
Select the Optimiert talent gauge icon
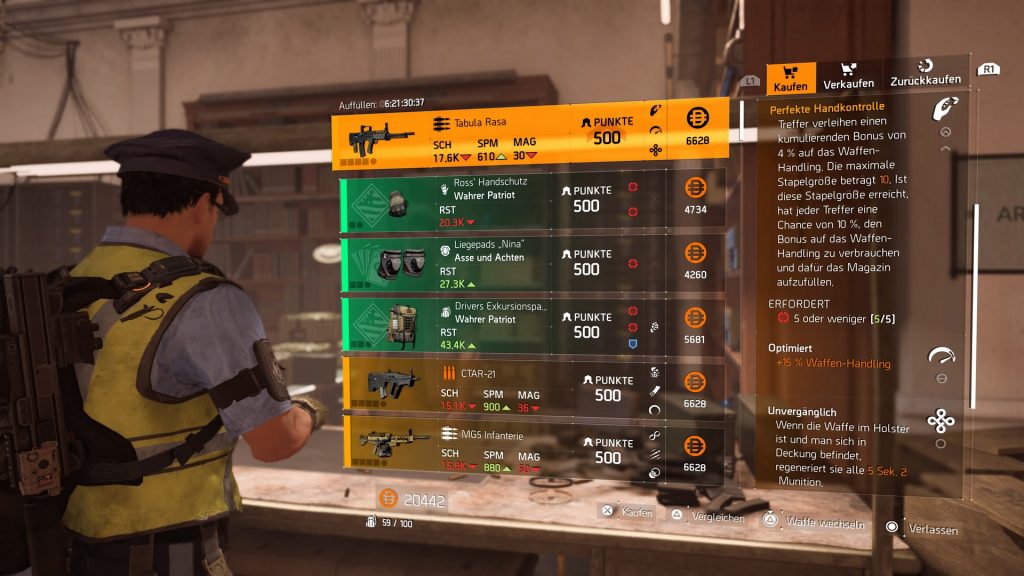(x=941, y=357)
